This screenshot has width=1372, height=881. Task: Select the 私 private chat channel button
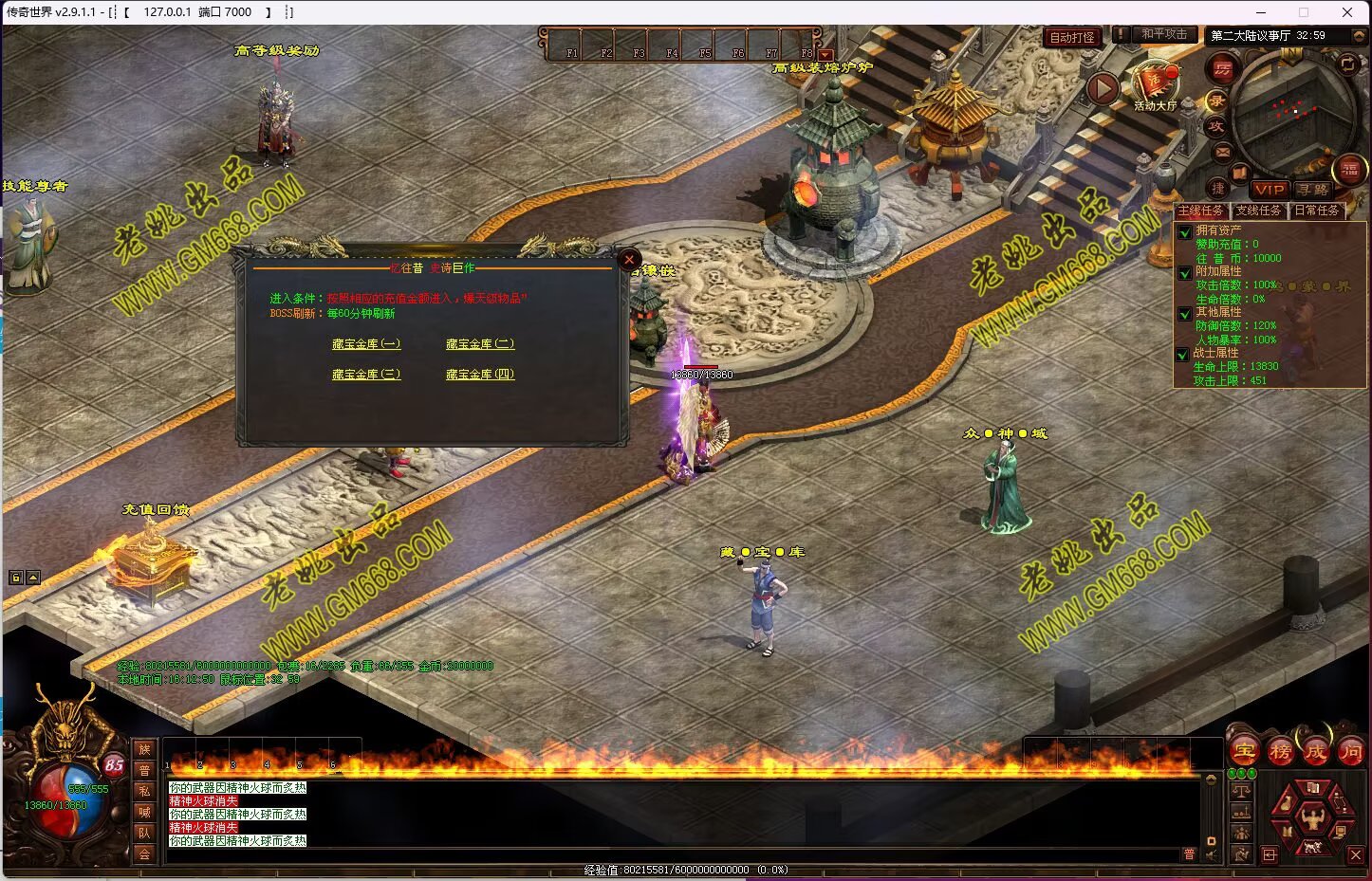[x=144, y=791]
